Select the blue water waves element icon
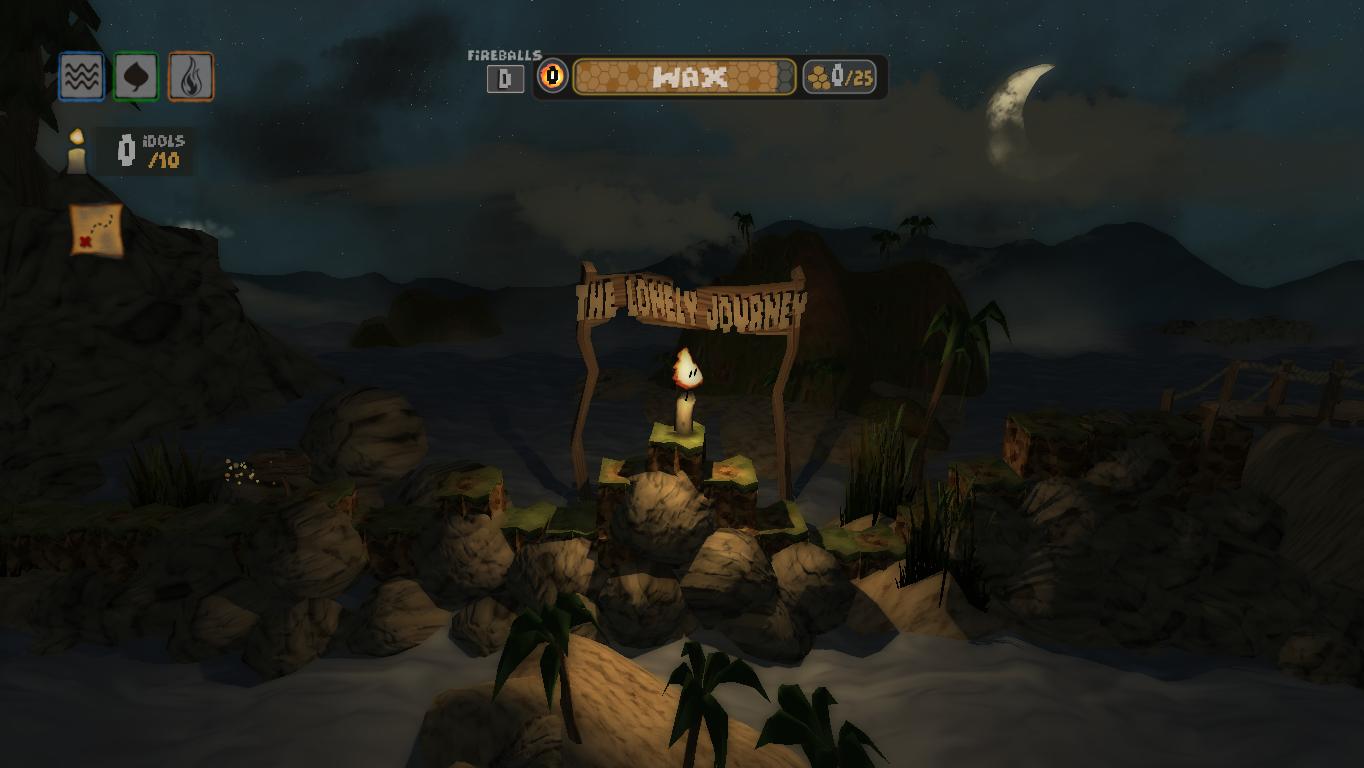The width and height of the screenshot is (1364, 768). pyautogui.click(x=81, y=76)
